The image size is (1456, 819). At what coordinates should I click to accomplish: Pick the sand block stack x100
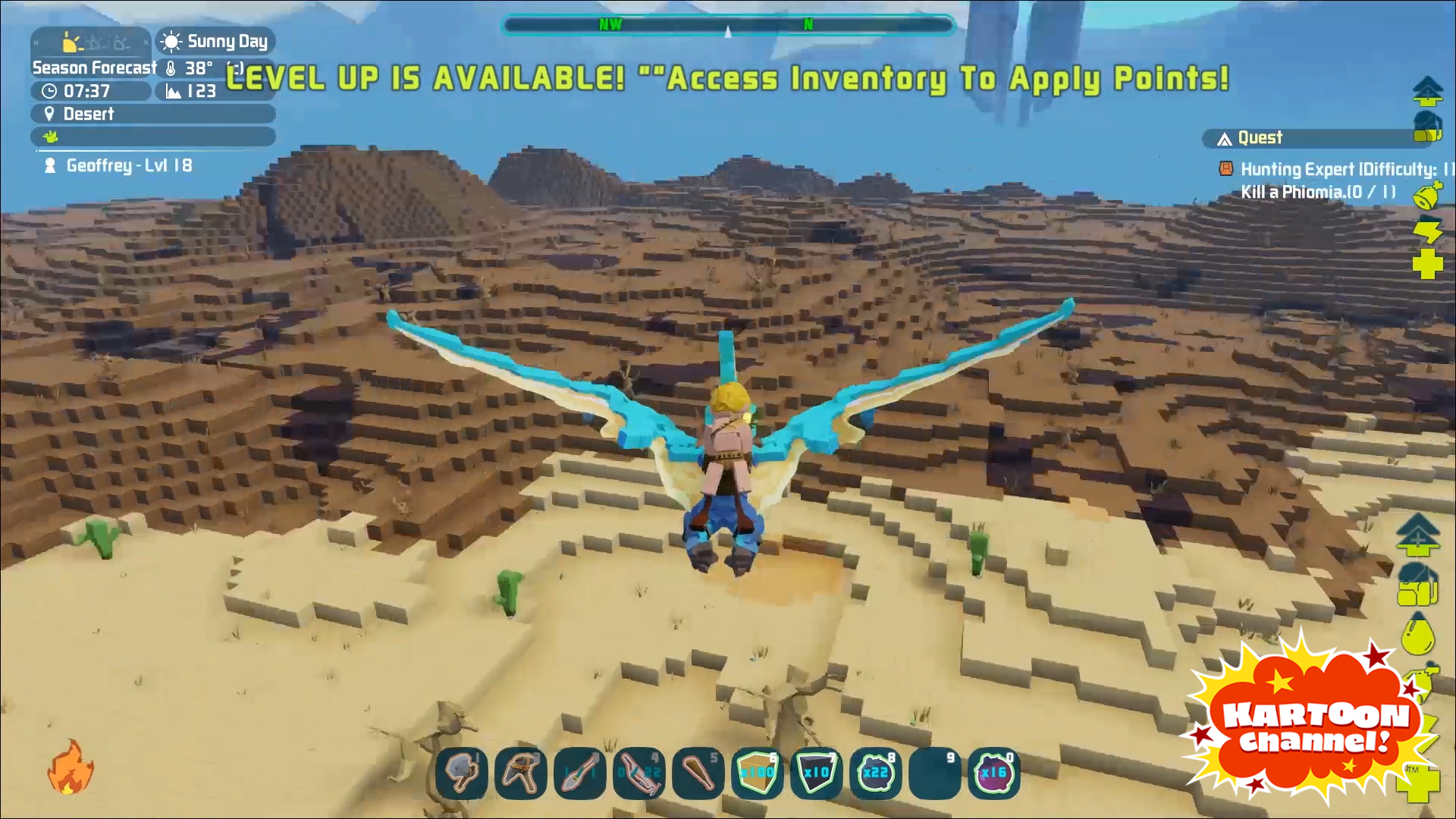point(758,773)
